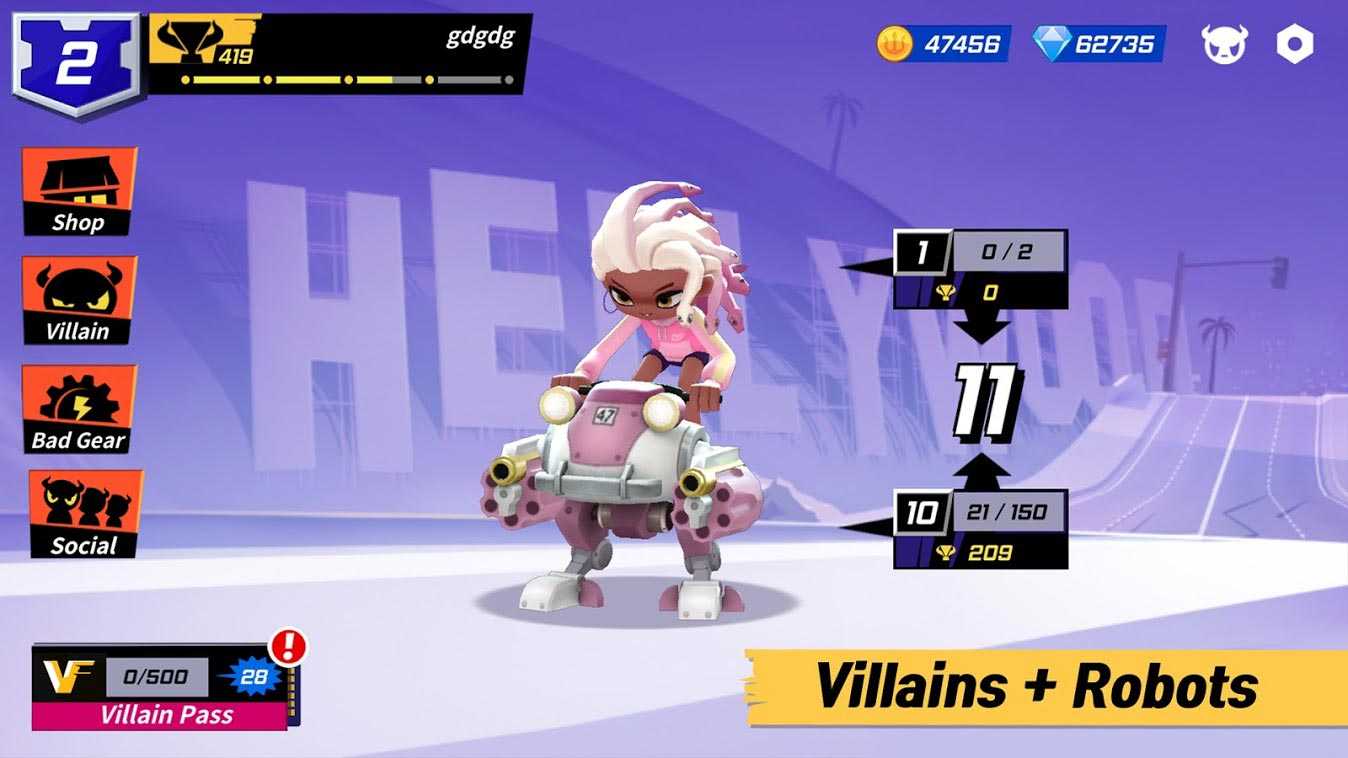1348x758 pixels.
Task: Tap the blue level 2 badge
Action: tap(75, 62)
